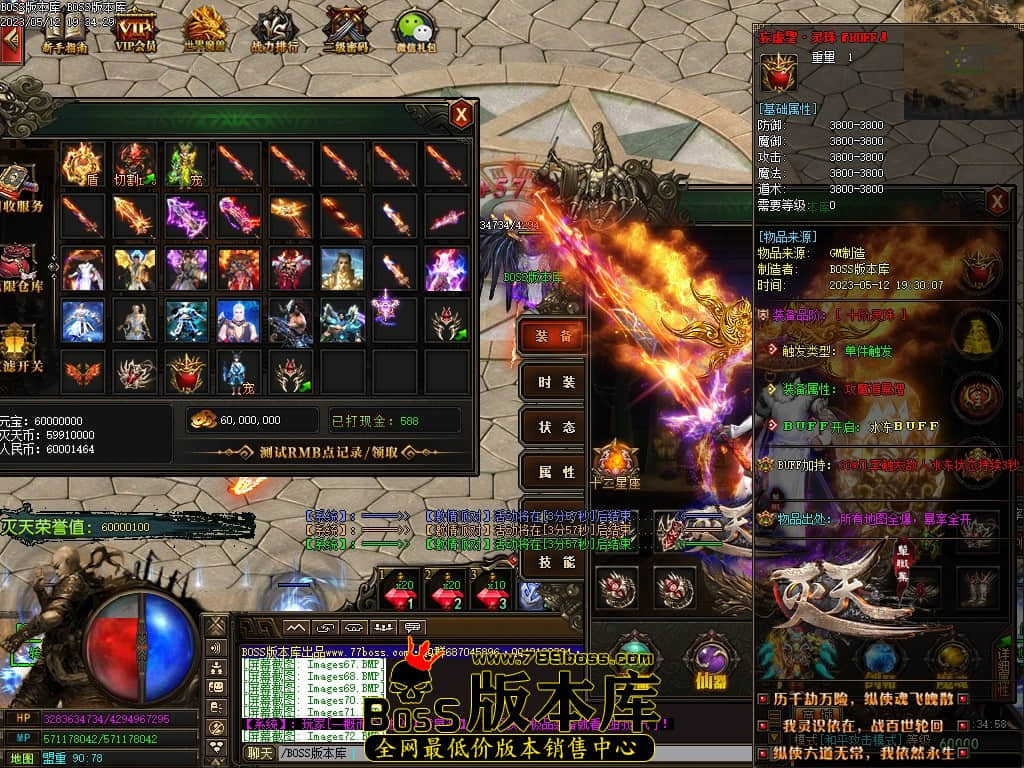Click the 测试RMB点记录/领取 button
1024x768 pixels.
click(x=329, y=452)
